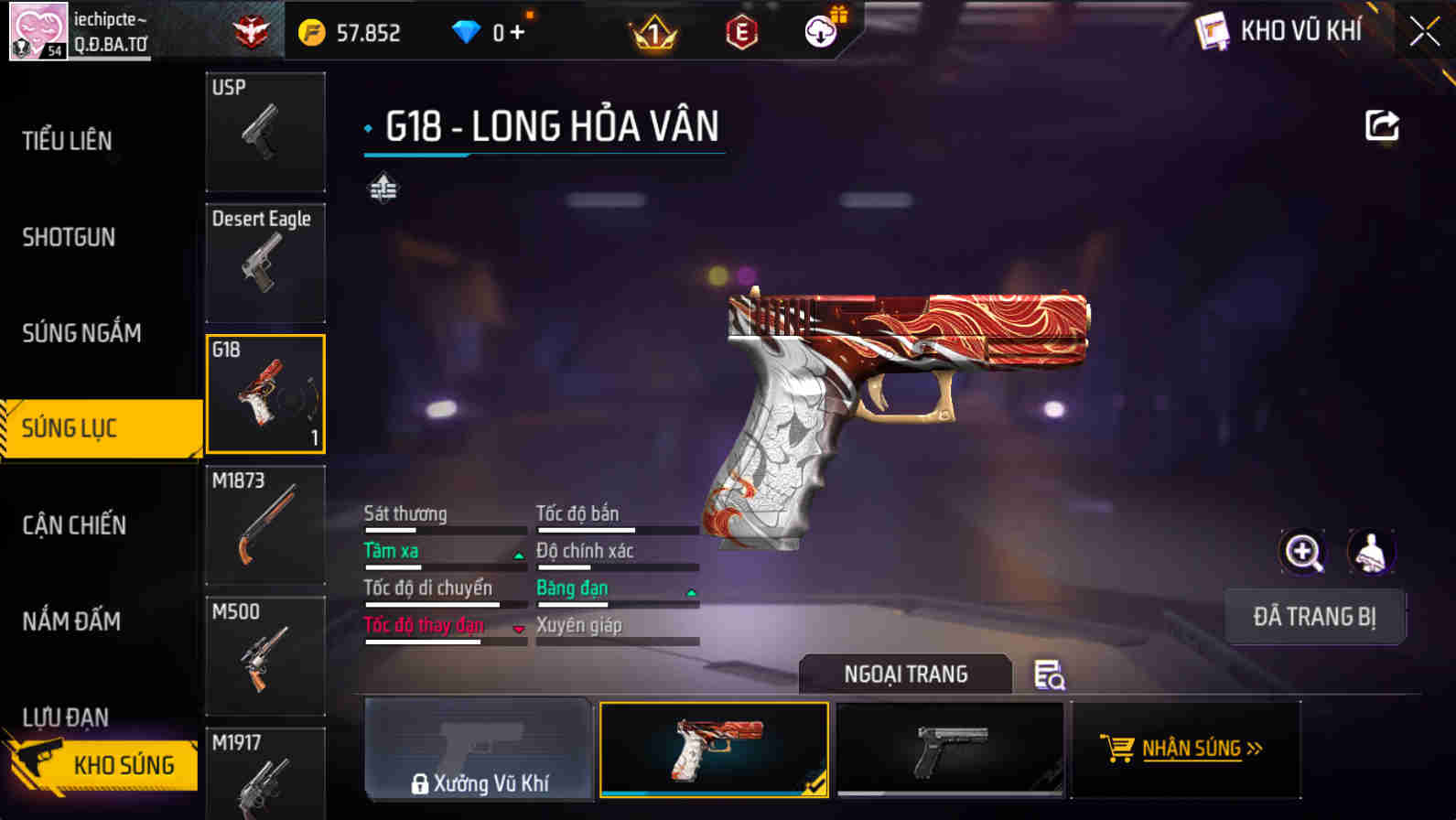Click the Đã Trang Bị button

pos(1314,617)
